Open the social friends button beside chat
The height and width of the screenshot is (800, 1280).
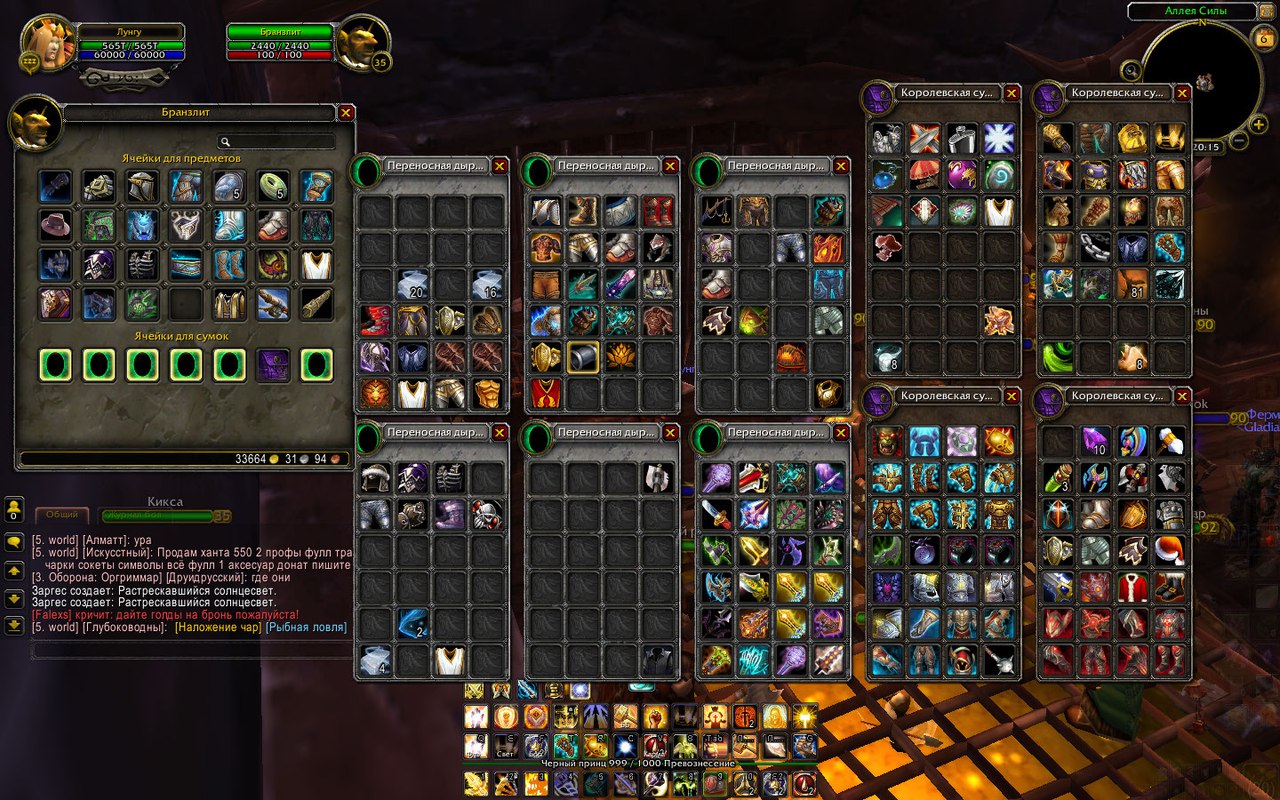14,510
